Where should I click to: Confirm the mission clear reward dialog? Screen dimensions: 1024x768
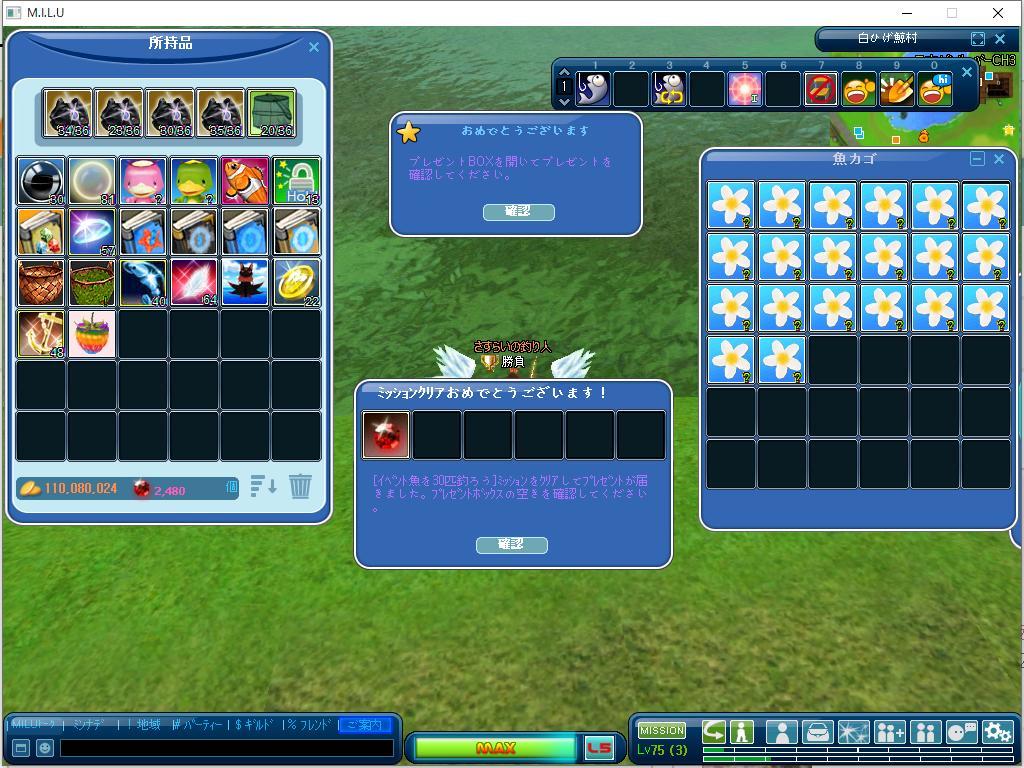pyautogui.click(x=511, y=544)
